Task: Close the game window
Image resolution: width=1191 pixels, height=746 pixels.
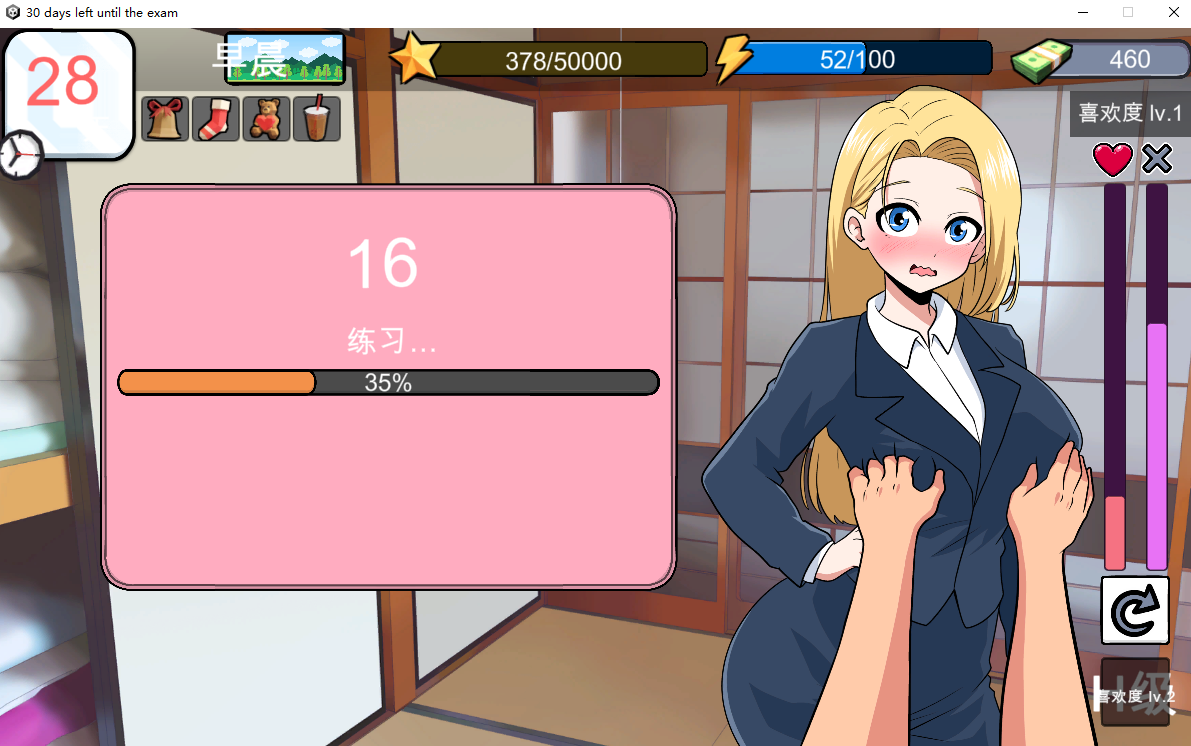Action: click(1173, 13)
